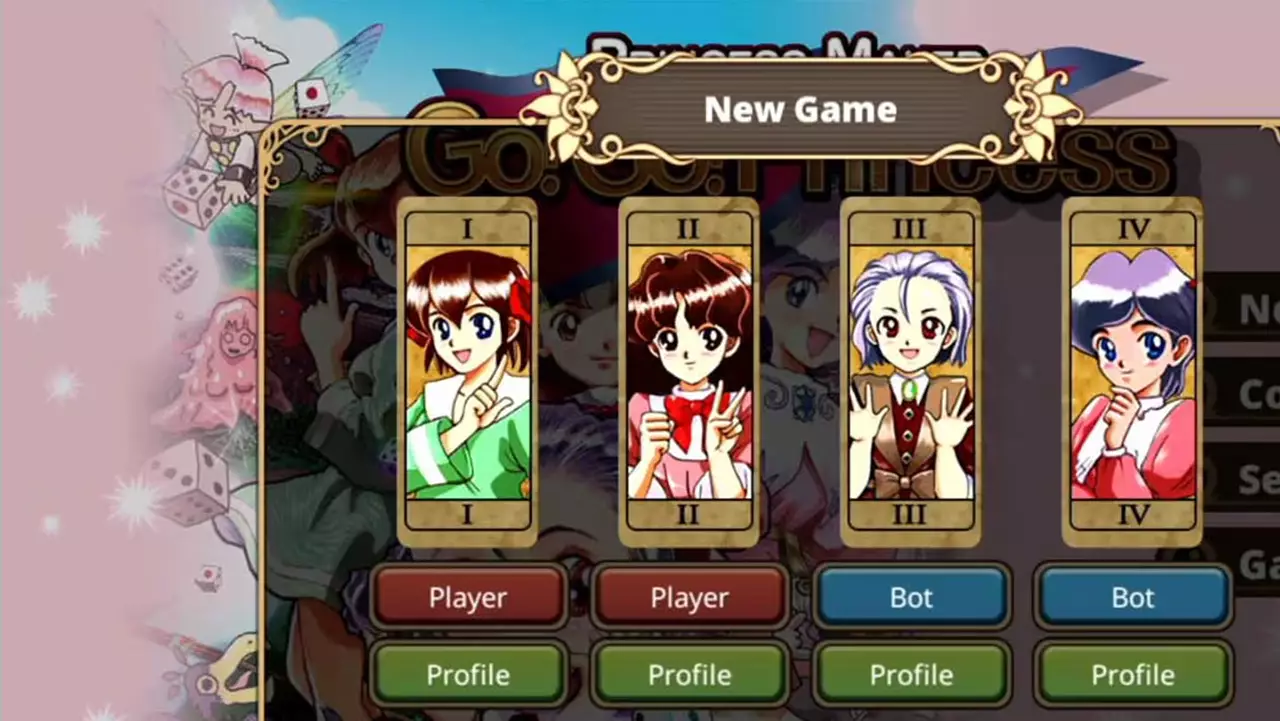
Task: Switch slot IV Bot control to Player
Action: coord(1132,597)
